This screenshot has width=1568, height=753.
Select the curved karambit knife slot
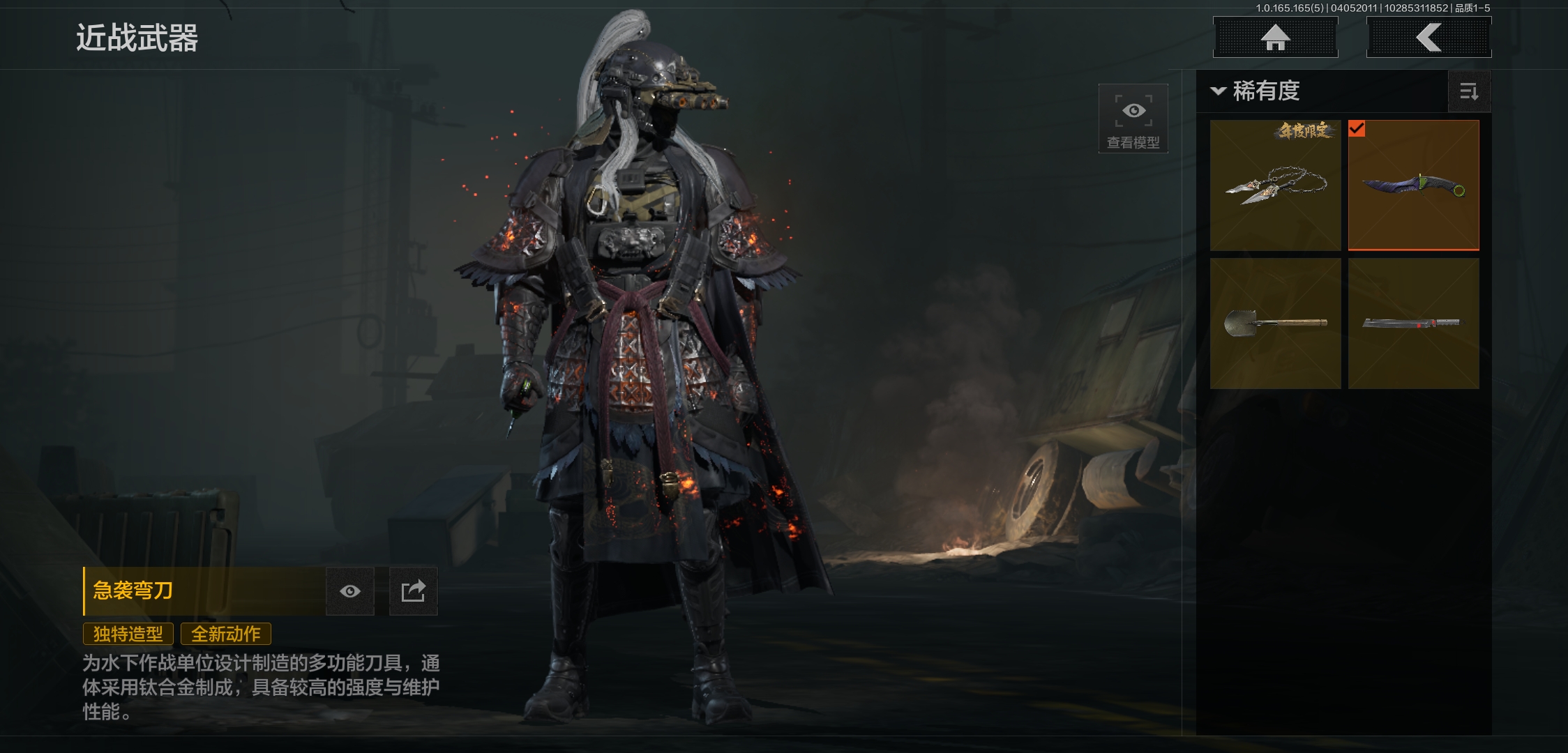coord(1413,185)
